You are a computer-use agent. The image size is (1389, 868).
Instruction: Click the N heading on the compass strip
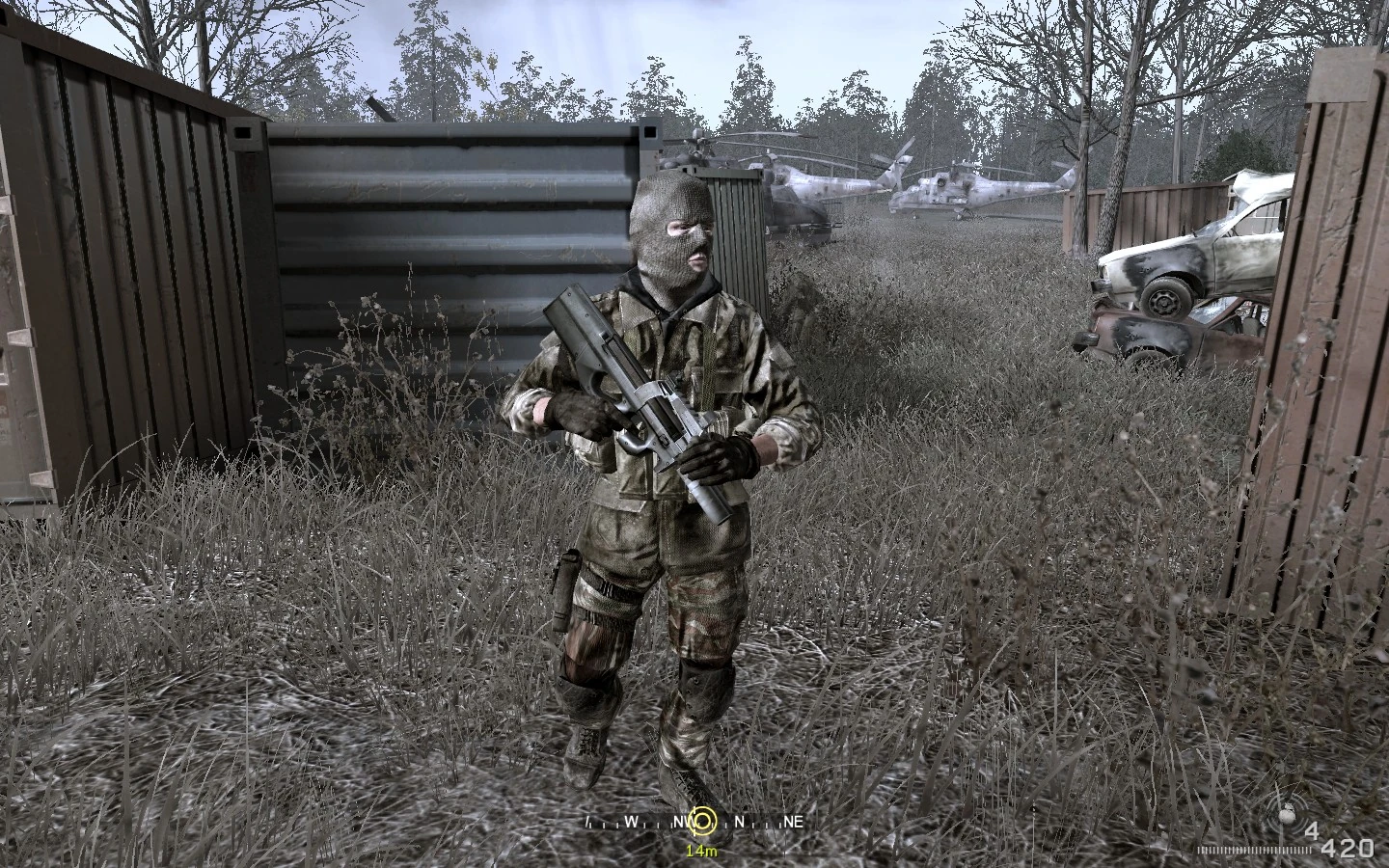click(x=739, y=822)
